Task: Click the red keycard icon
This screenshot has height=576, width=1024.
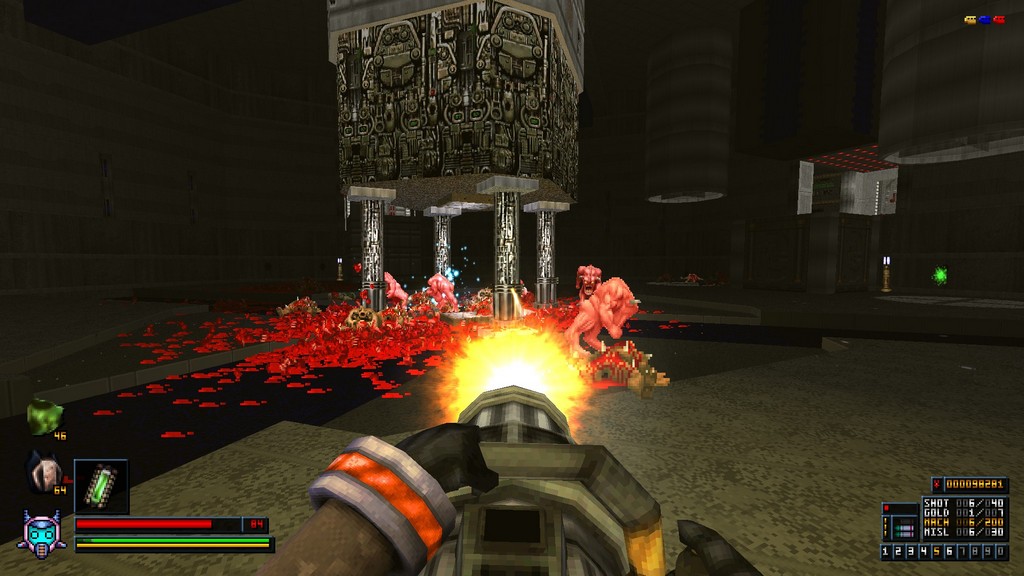Action: 998,20
